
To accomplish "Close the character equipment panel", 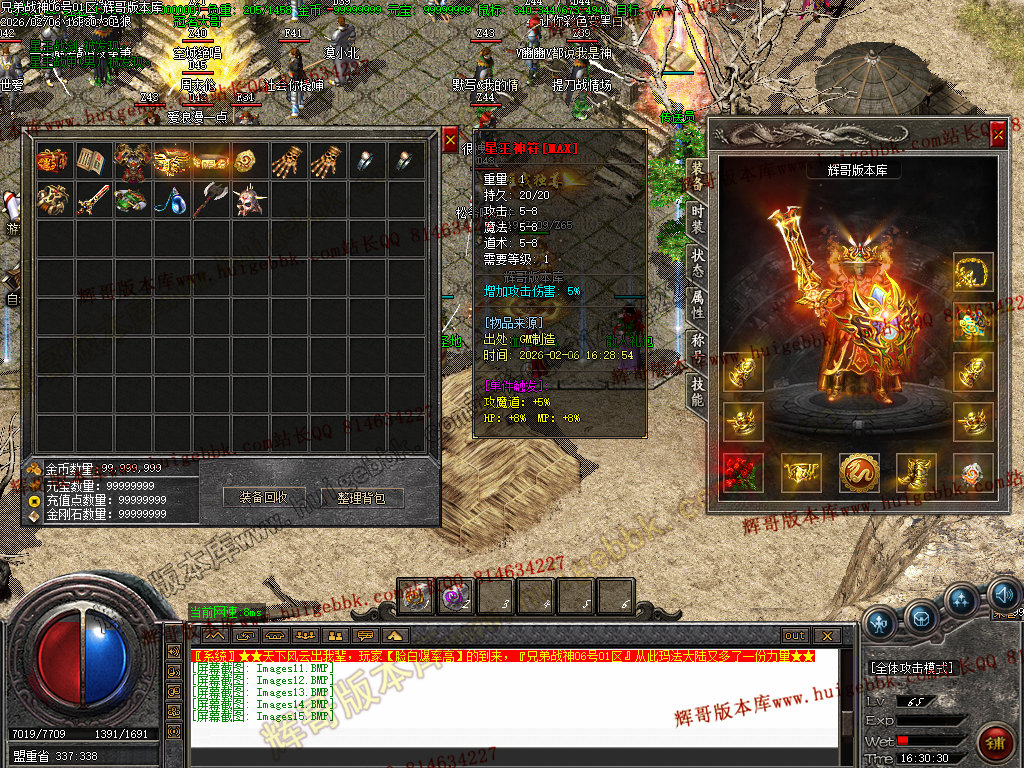I will [997, 131].
